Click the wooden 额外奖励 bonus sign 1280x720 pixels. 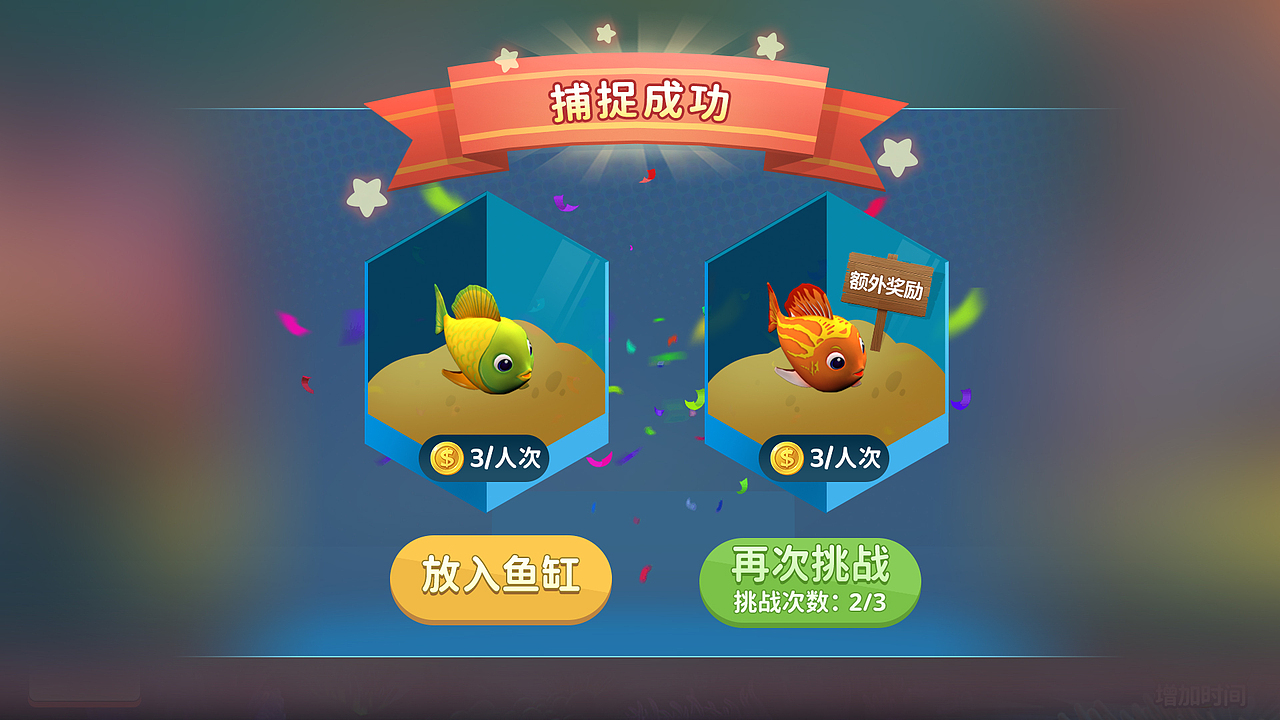click(x=889, y=283)
